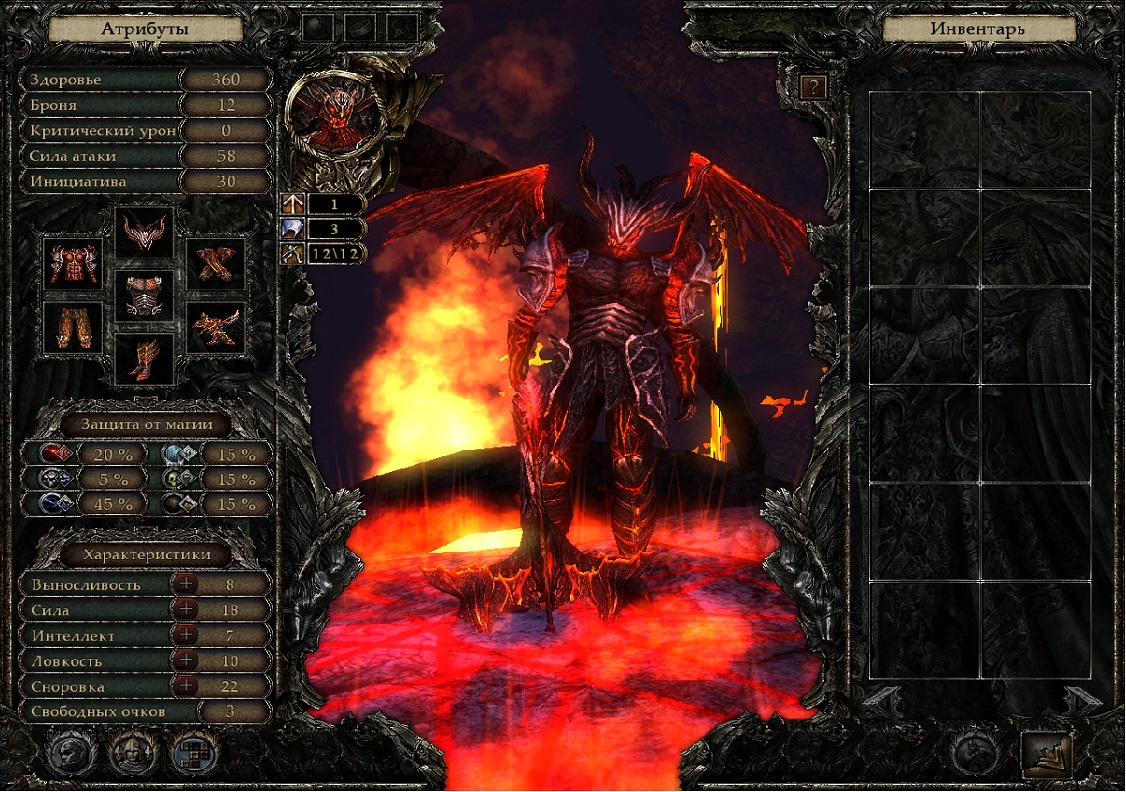Image resolution: width=1126 pixels, height=792 pixels.
Task: Choose the fiery leggings equipment slot
Action: (x=73, y=326)
